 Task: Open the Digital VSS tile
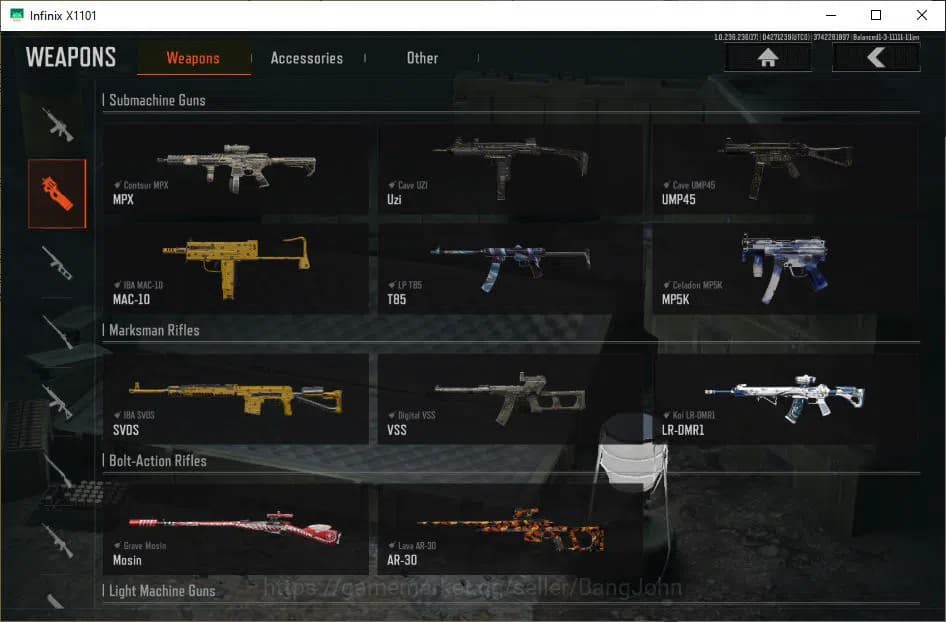tap(510, 398)
